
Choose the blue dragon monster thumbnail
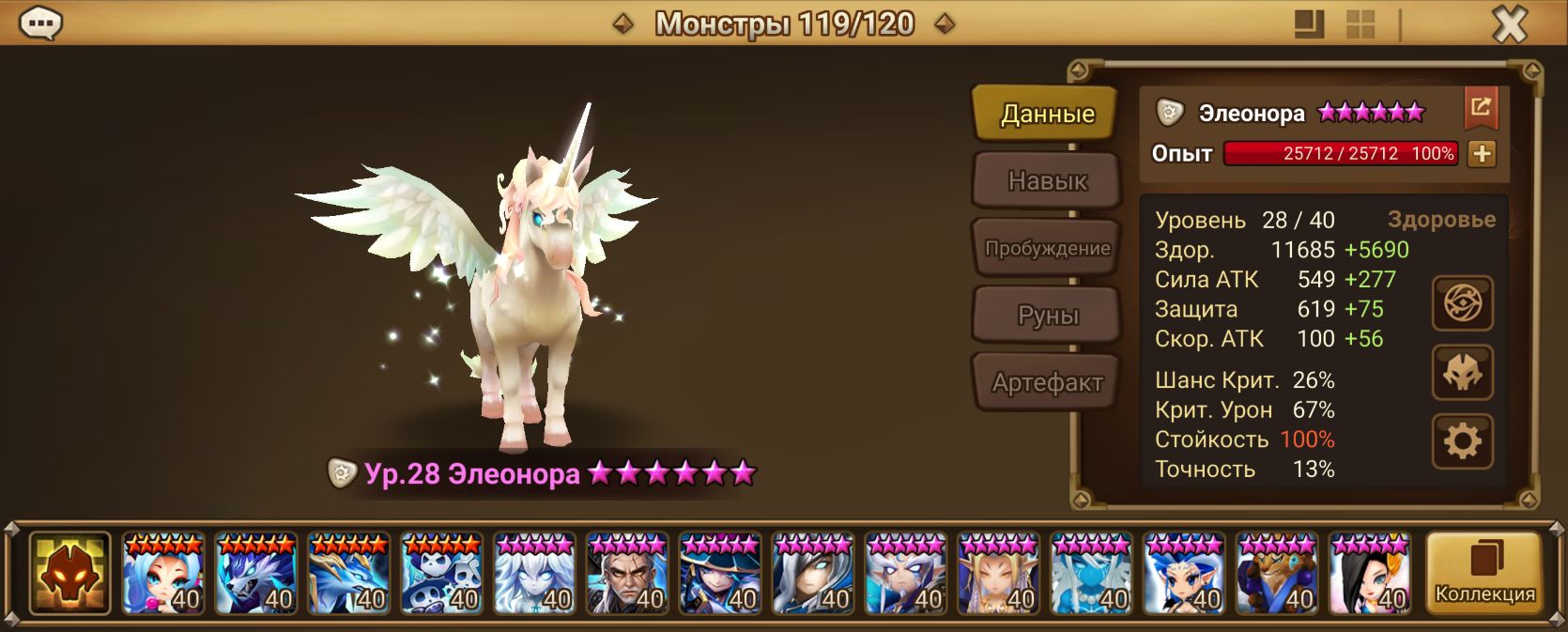point(349,574)
